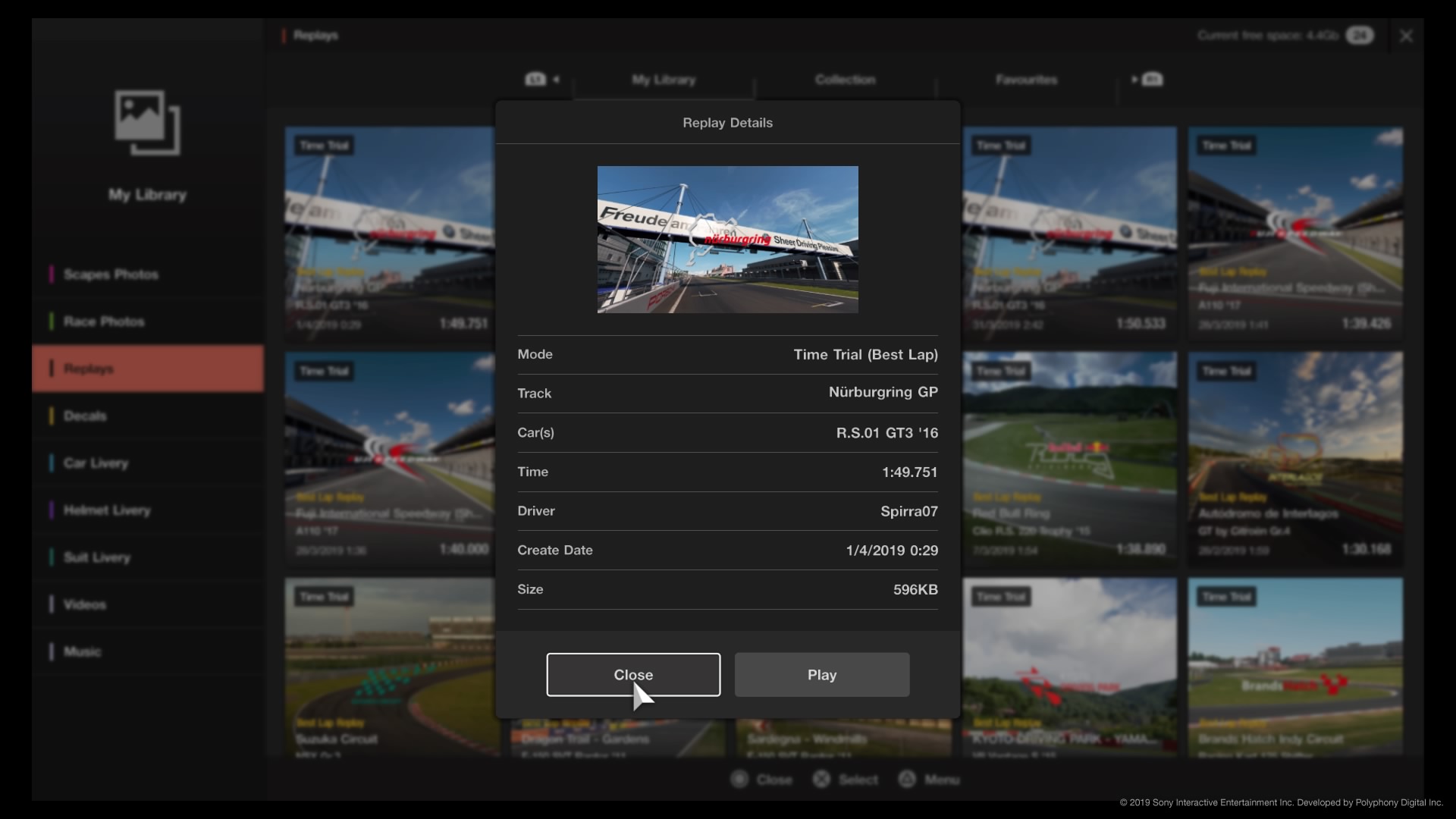The image size is (1456, 819).
Task: Select the Replays sidebar entry
Action: (89, 369)
